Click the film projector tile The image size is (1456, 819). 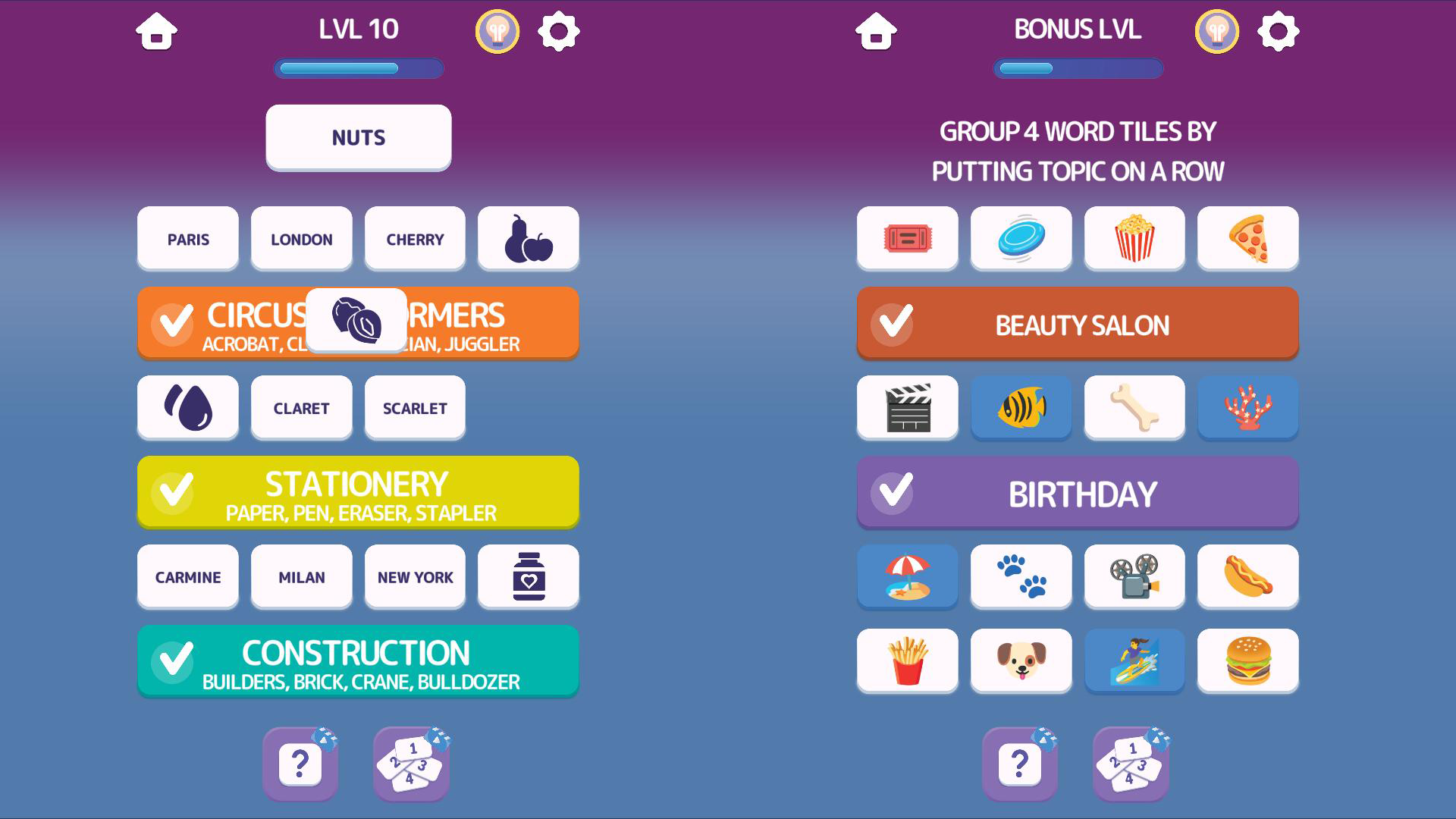pos(1134,576)
